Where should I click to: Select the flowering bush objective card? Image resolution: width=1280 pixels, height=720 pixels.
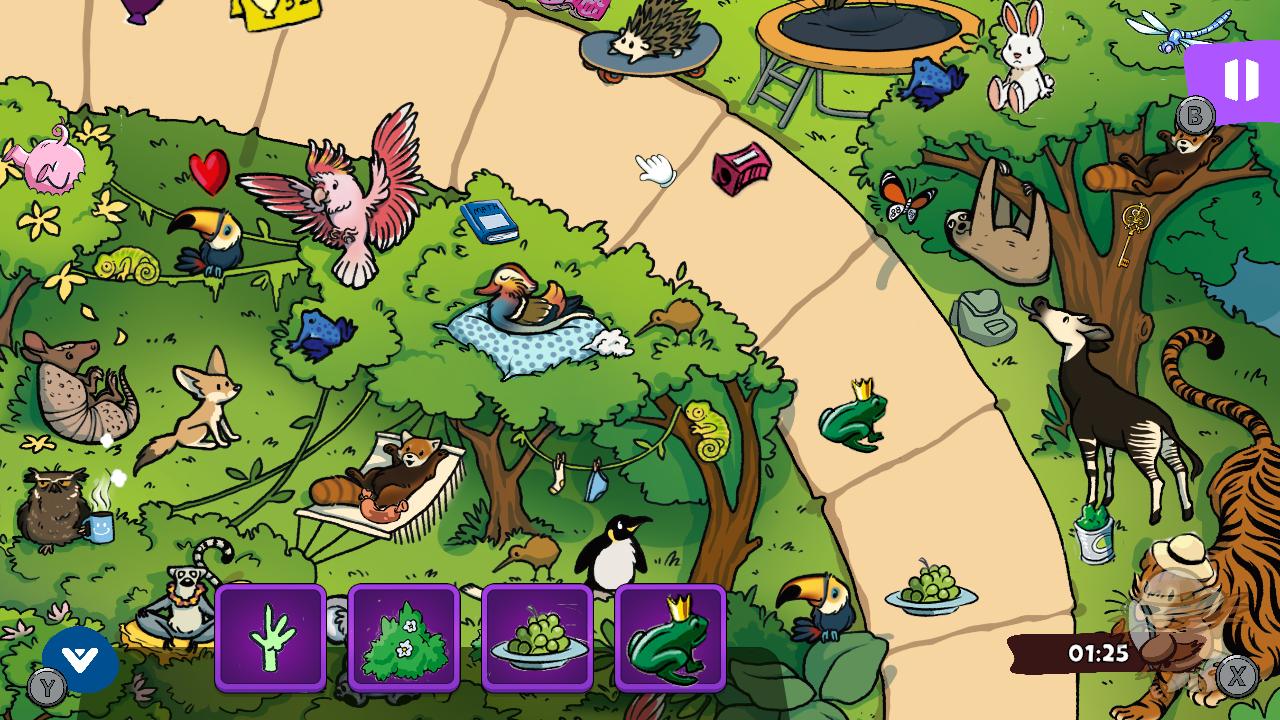coord(404,638)
